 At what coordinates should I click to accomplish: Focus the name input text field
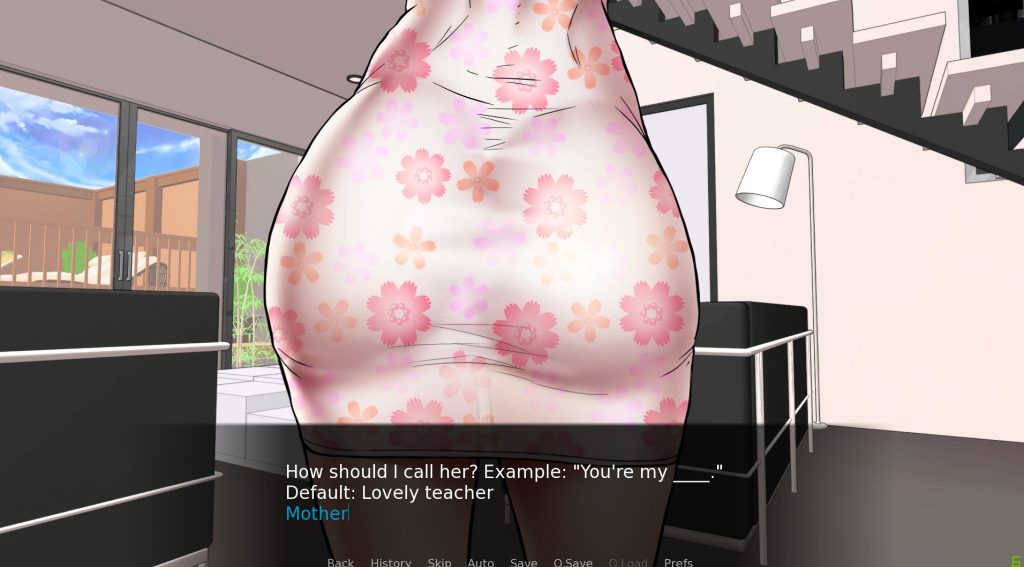(x=317, y=514)
